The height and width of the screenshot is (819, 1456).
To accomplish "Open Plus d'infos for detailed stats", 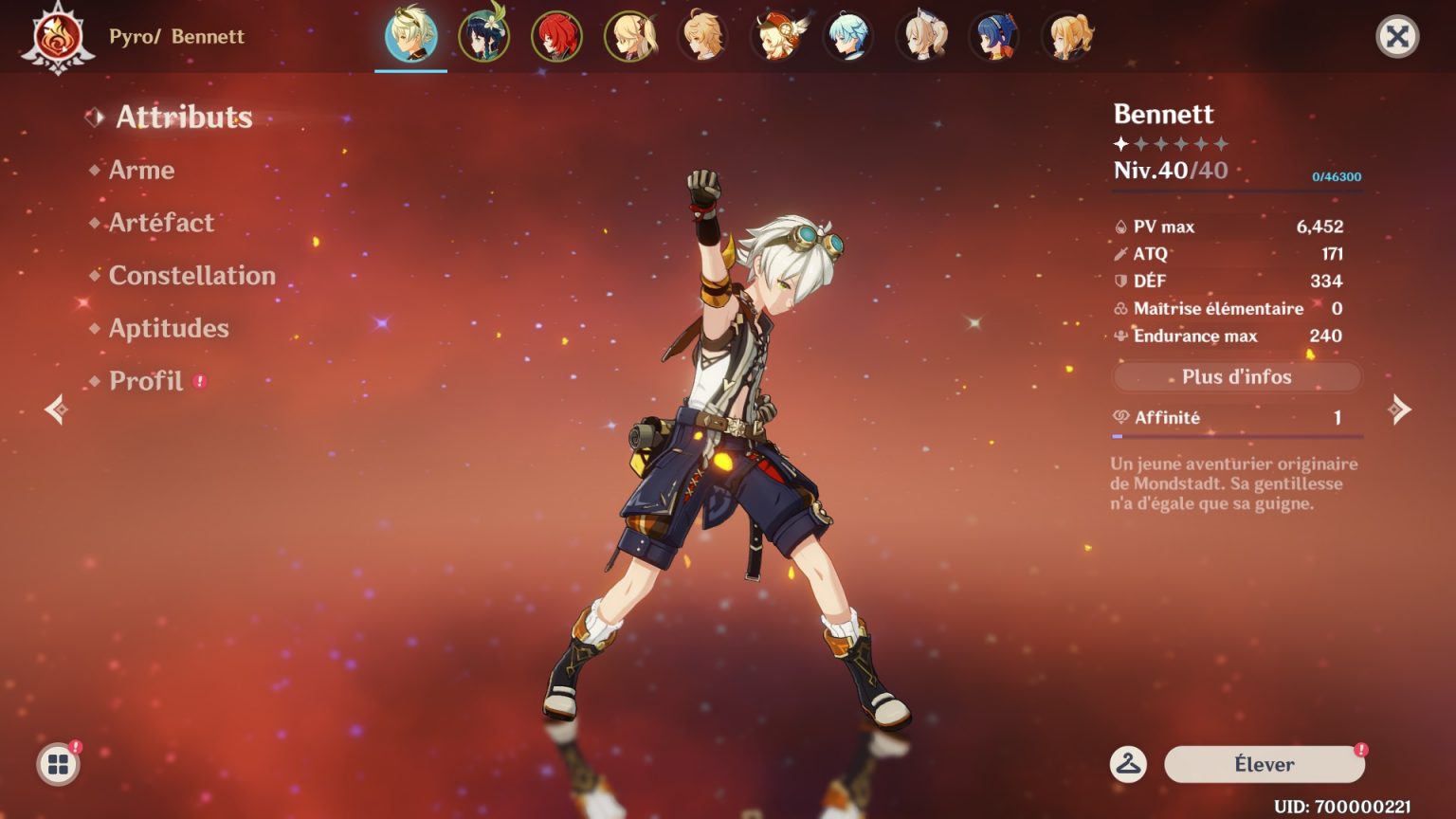I will click(1235, 376).
